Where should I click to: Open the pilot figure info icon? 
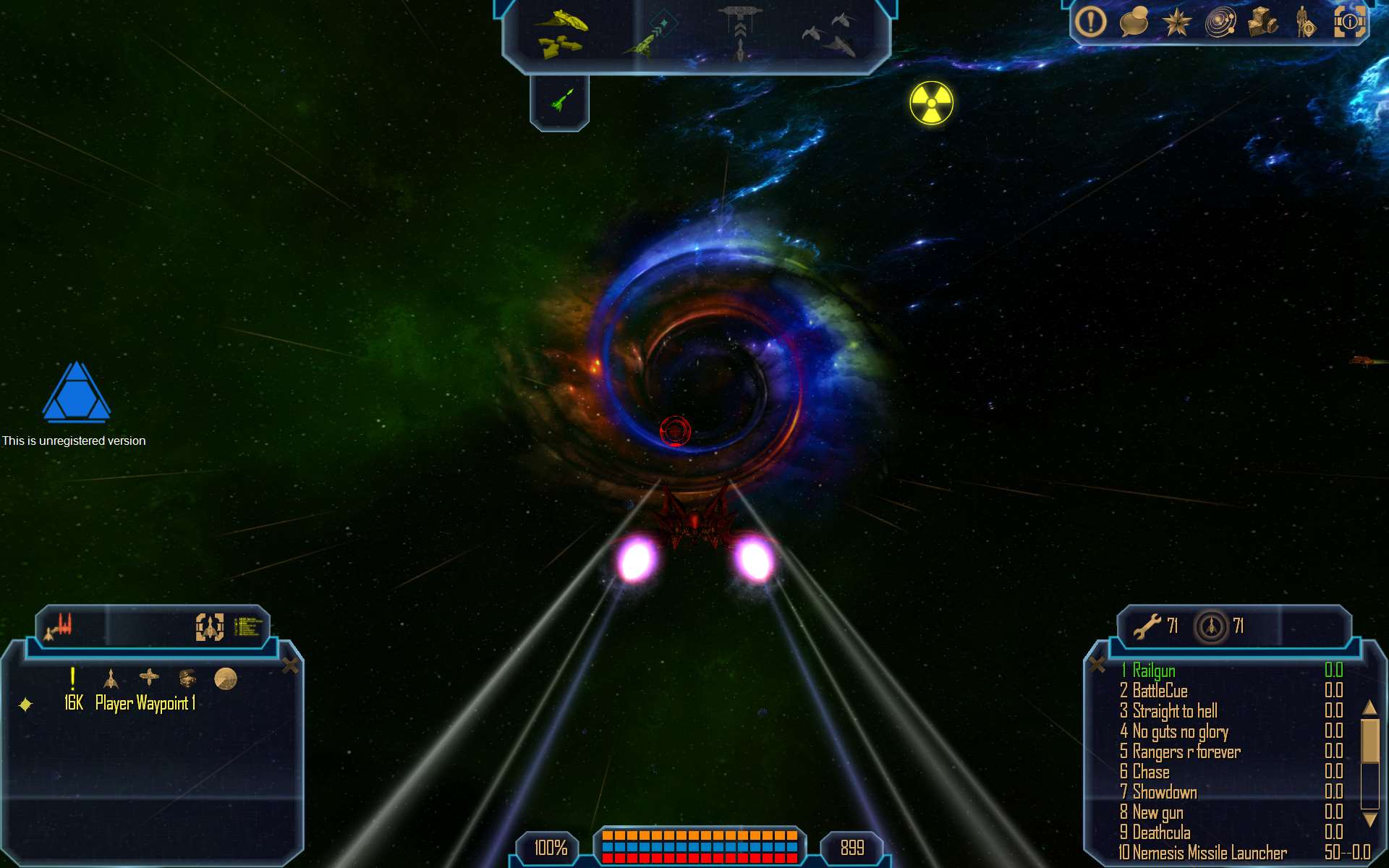coord(1304,22)
